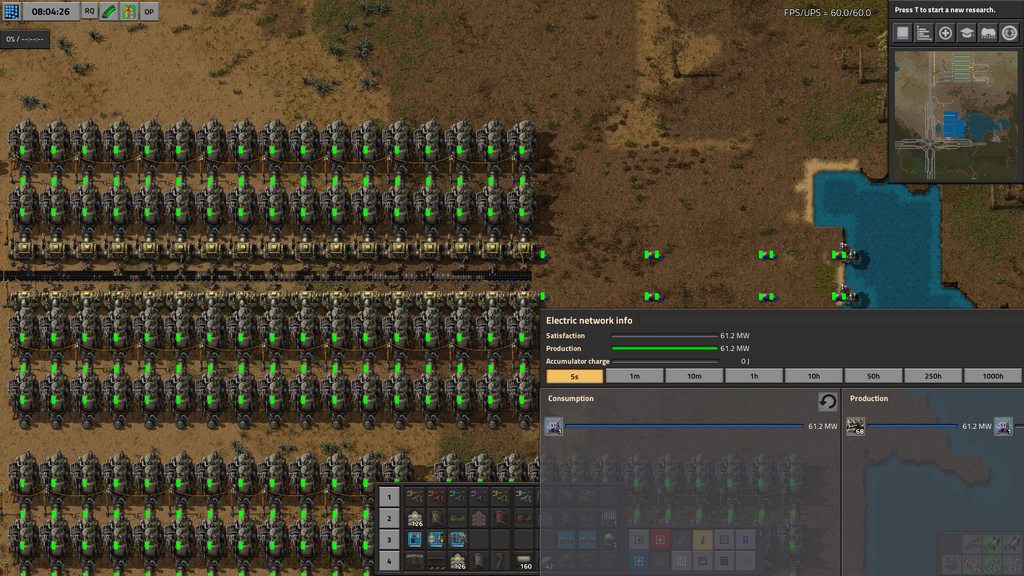The width and height of the screenshot is (1024, 576).
Task: Show the 1h power statistics
Action: tap(754, 376)
